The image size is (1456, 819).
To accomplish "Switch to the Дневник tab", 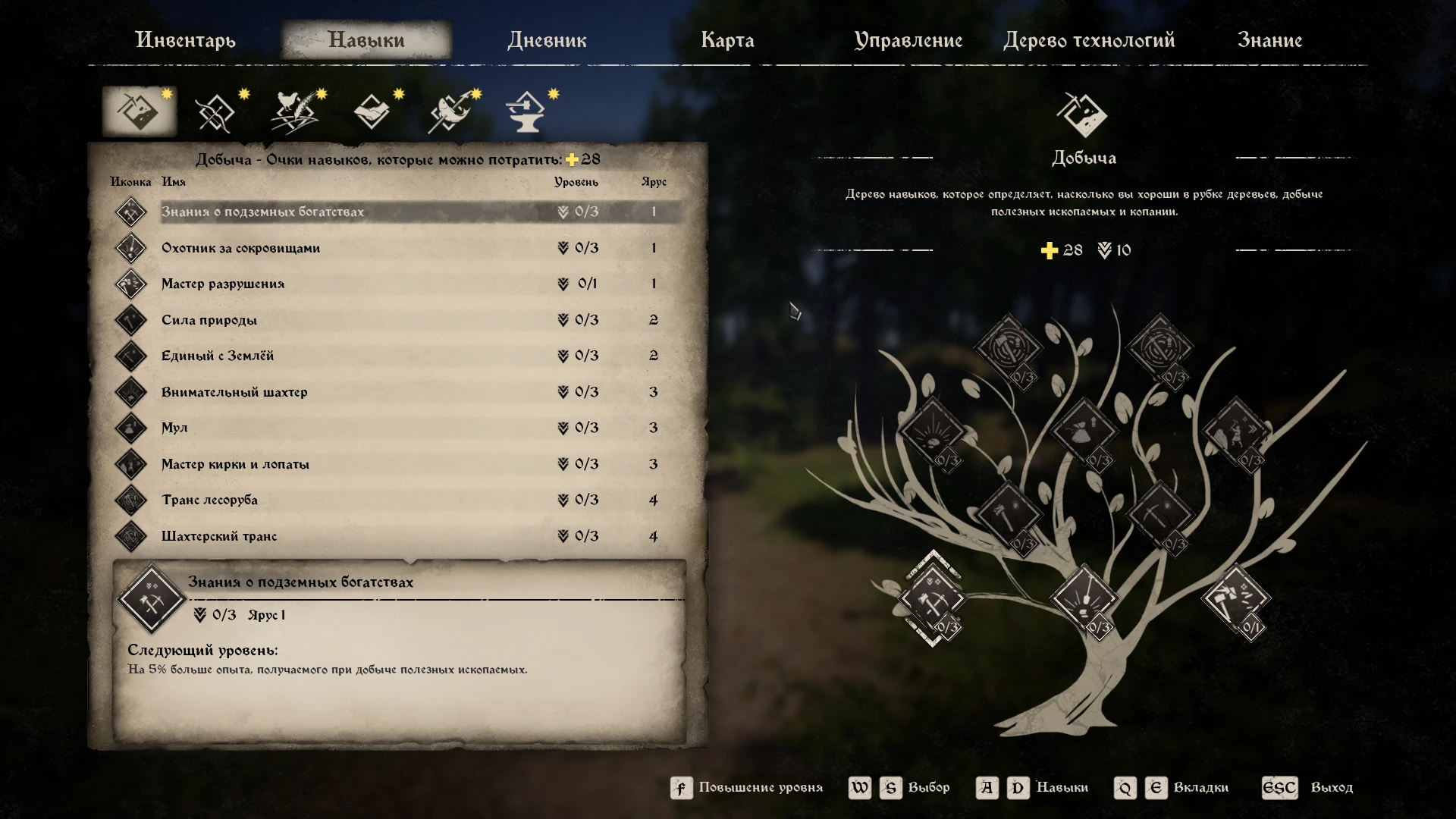I will pyautogui.click(x=547, y=41).
